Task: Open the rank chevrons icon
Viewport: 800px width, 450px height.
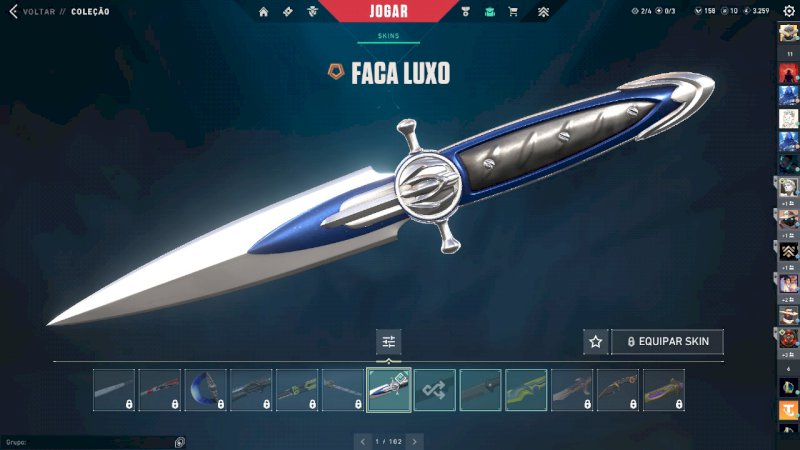Action: coord(543,12)
